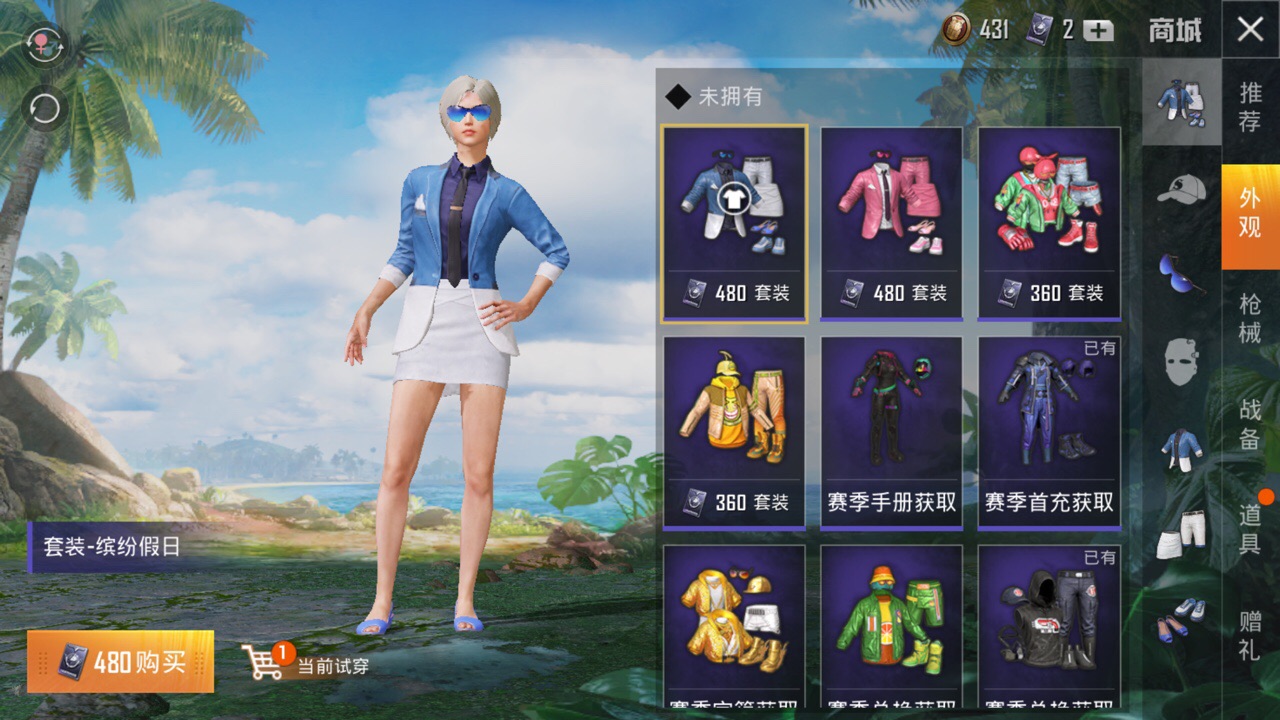Viewport: 1280px width, 720px height.
Task: Select the blue armor 赛季首充获取 outfit
Action: 1049,432
